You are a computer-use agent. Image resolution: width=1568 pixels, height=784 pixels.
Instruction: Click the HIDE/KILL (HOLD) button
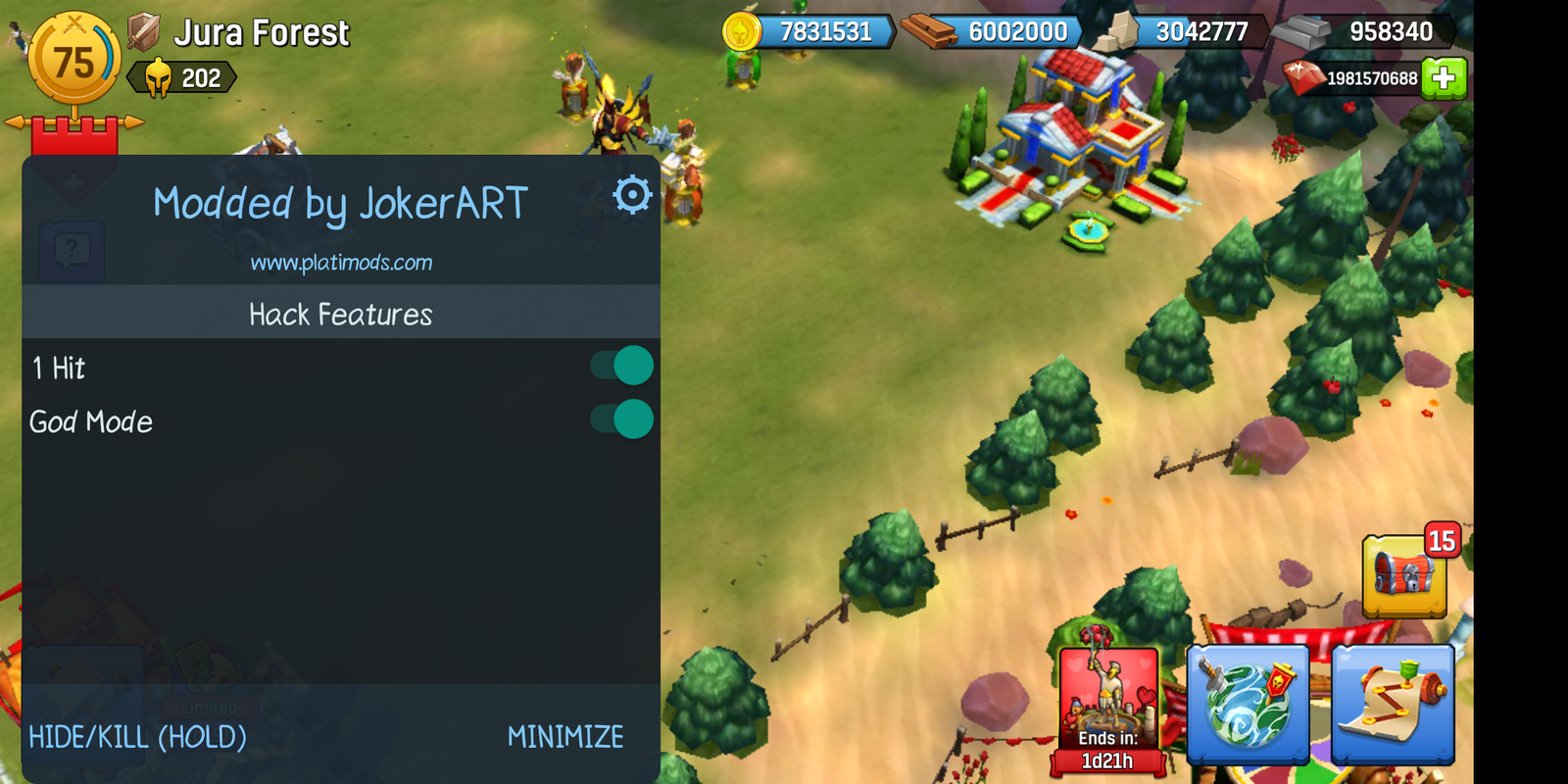[137, 736]
